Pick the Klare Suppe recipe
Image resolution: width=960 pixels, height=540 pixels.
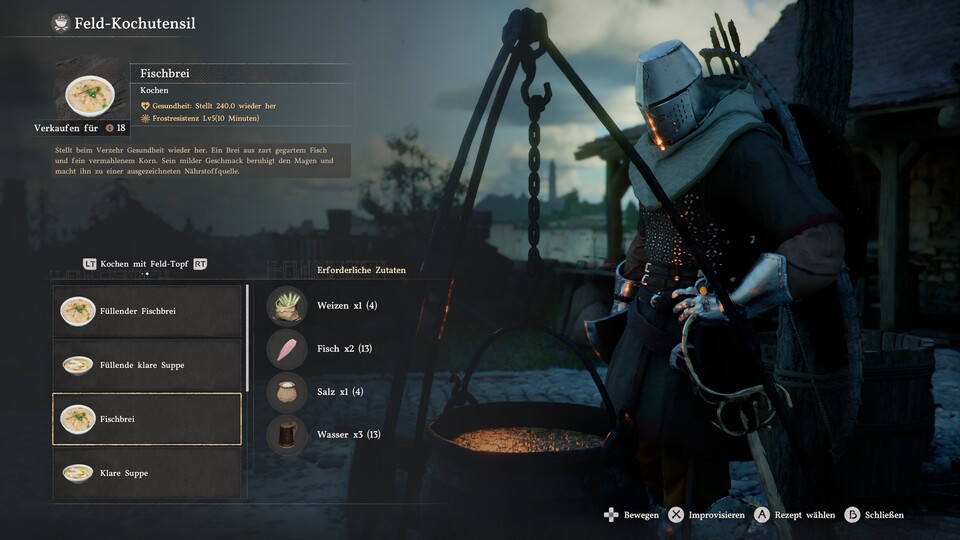pyautogui.click(x=147, y=472)
